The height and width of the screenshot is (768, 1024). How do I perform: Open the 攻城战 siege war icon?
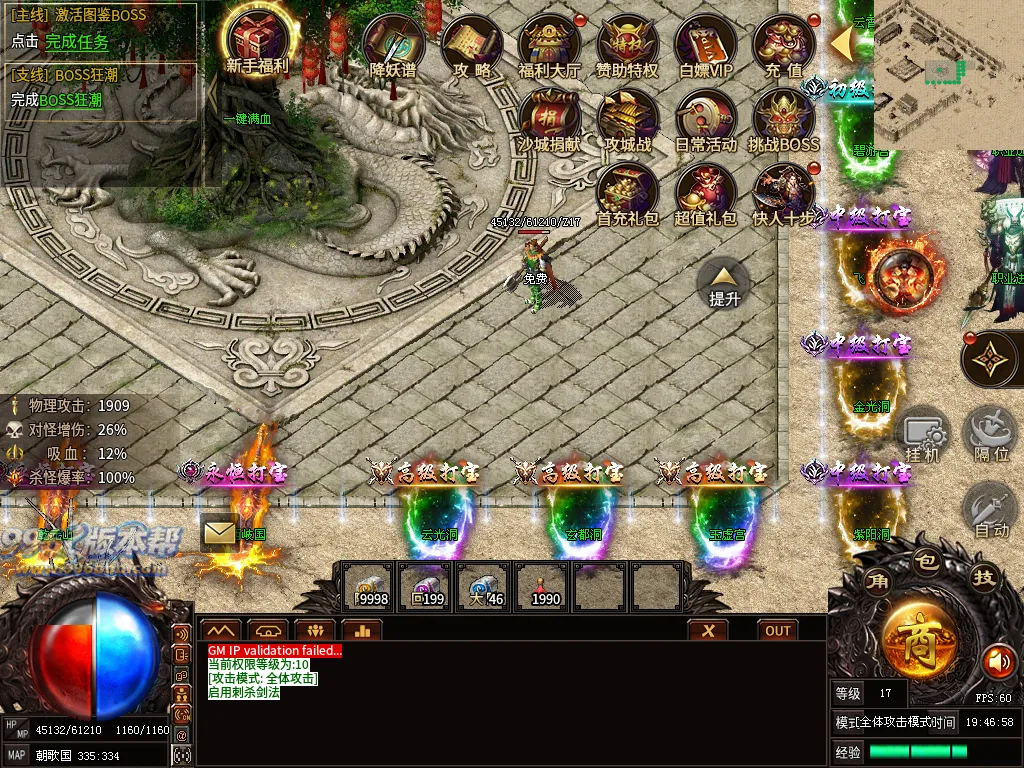(x=627, y=118)
